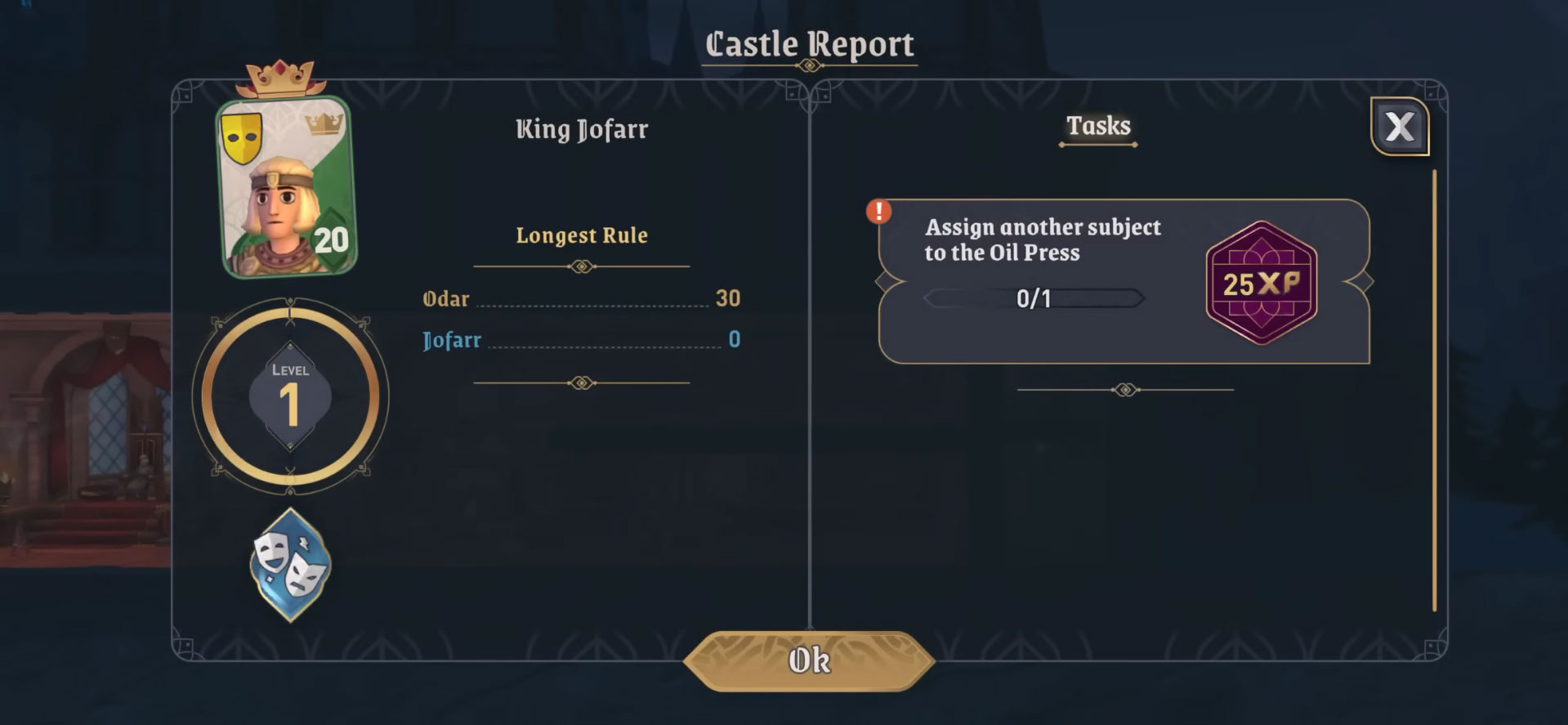This screenshot has height=725, width=1568.
Task: Close the Castle Report window
Action: coord(1399,127)
